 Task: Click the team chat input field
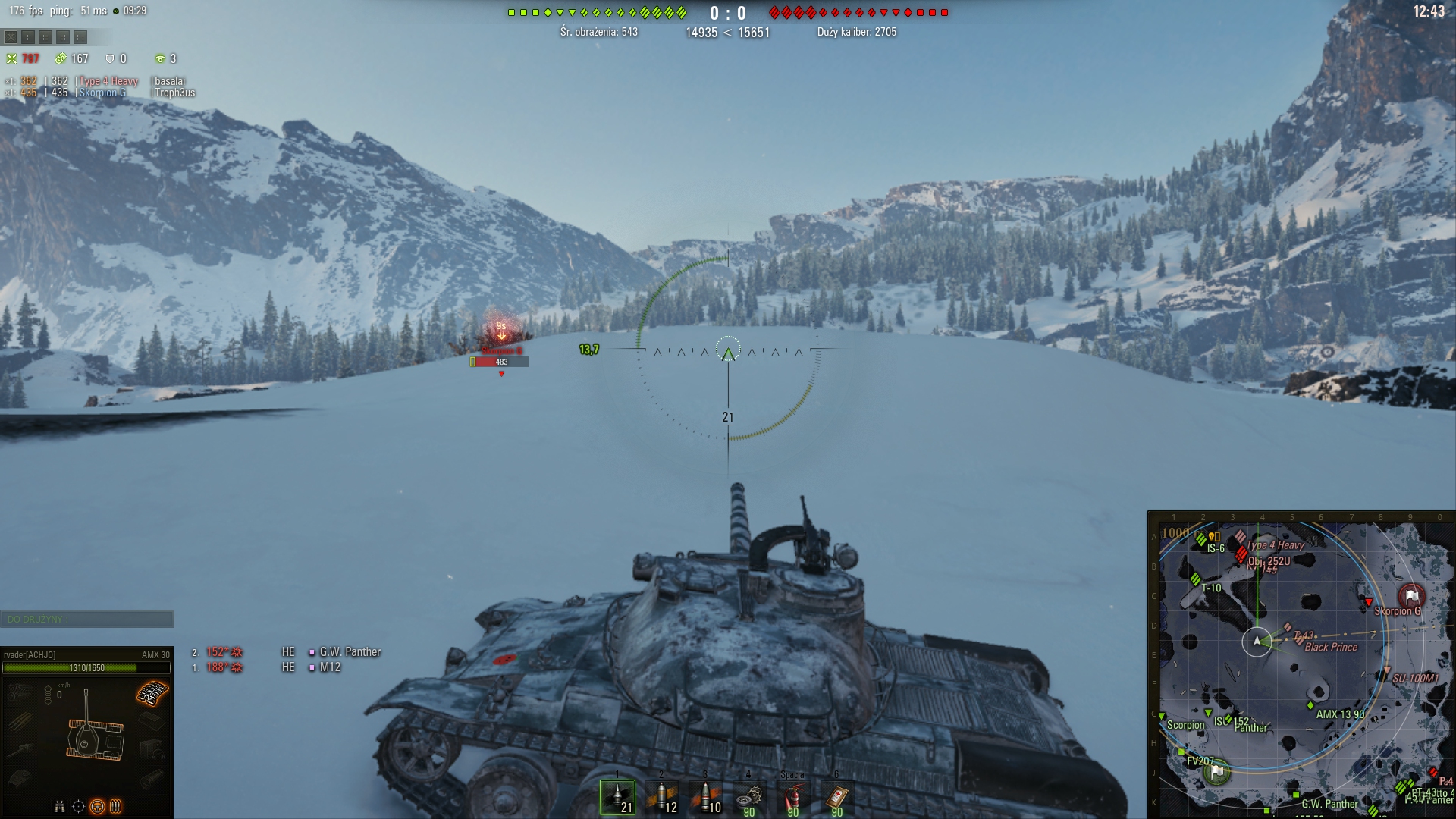87,620
